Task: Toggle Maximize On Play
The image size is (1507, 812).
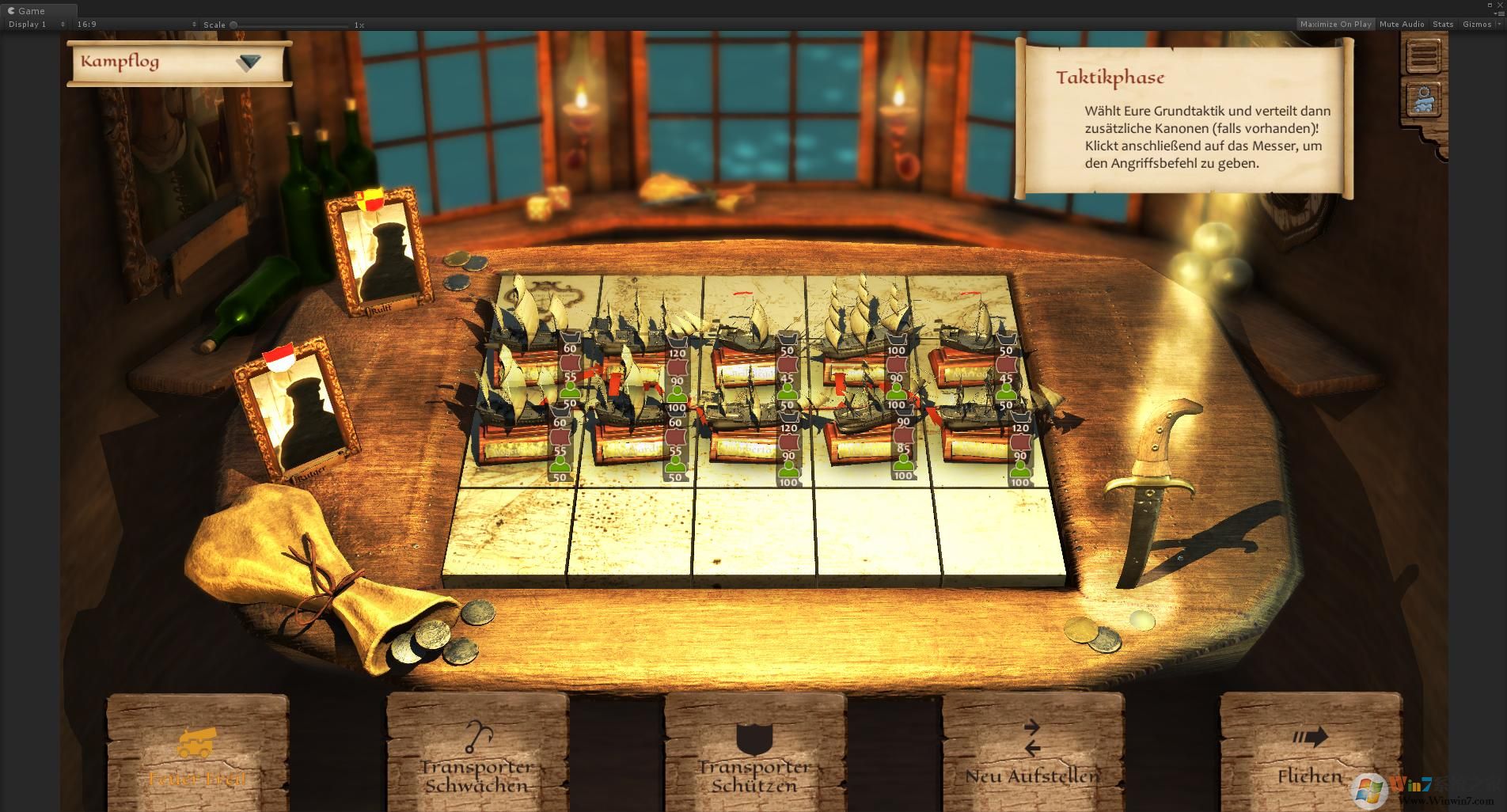Action: point(1335,25)
